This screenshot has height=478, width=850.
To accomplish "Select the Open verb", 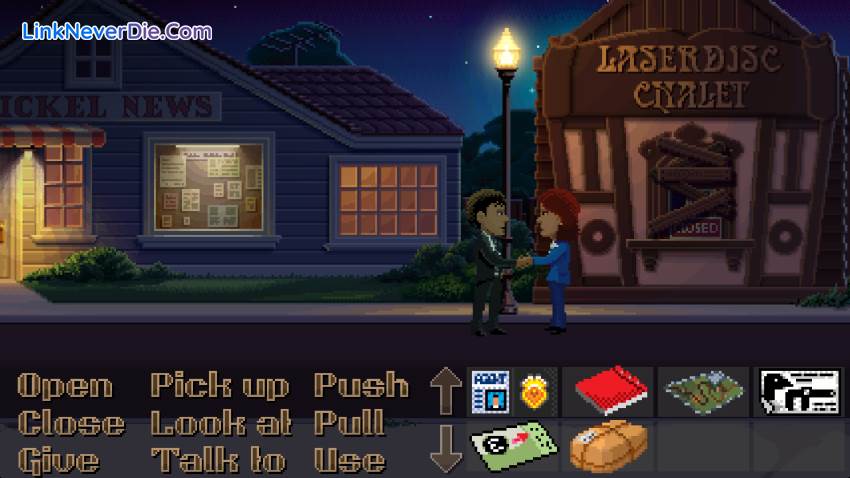I will tap(65, 386).
